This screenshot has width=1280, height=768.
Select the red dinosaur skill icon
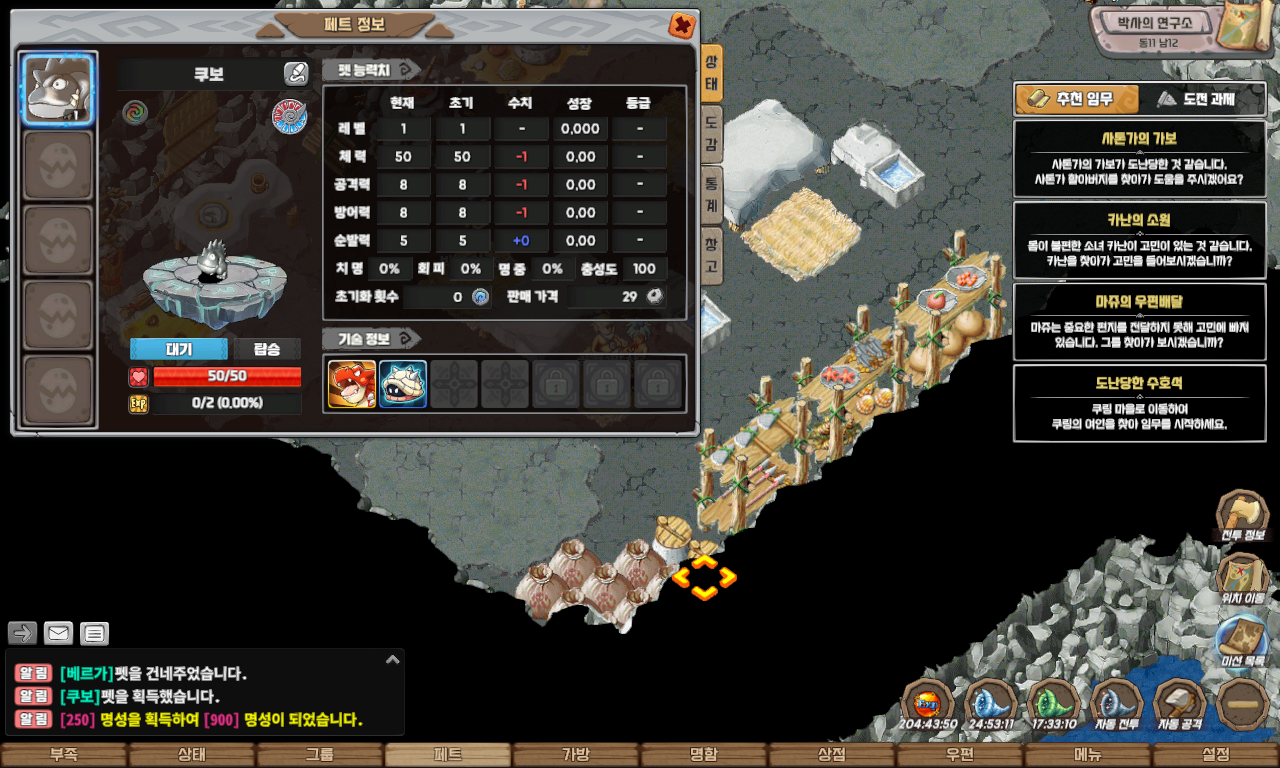pyautogui.click(x=352, y=384)
